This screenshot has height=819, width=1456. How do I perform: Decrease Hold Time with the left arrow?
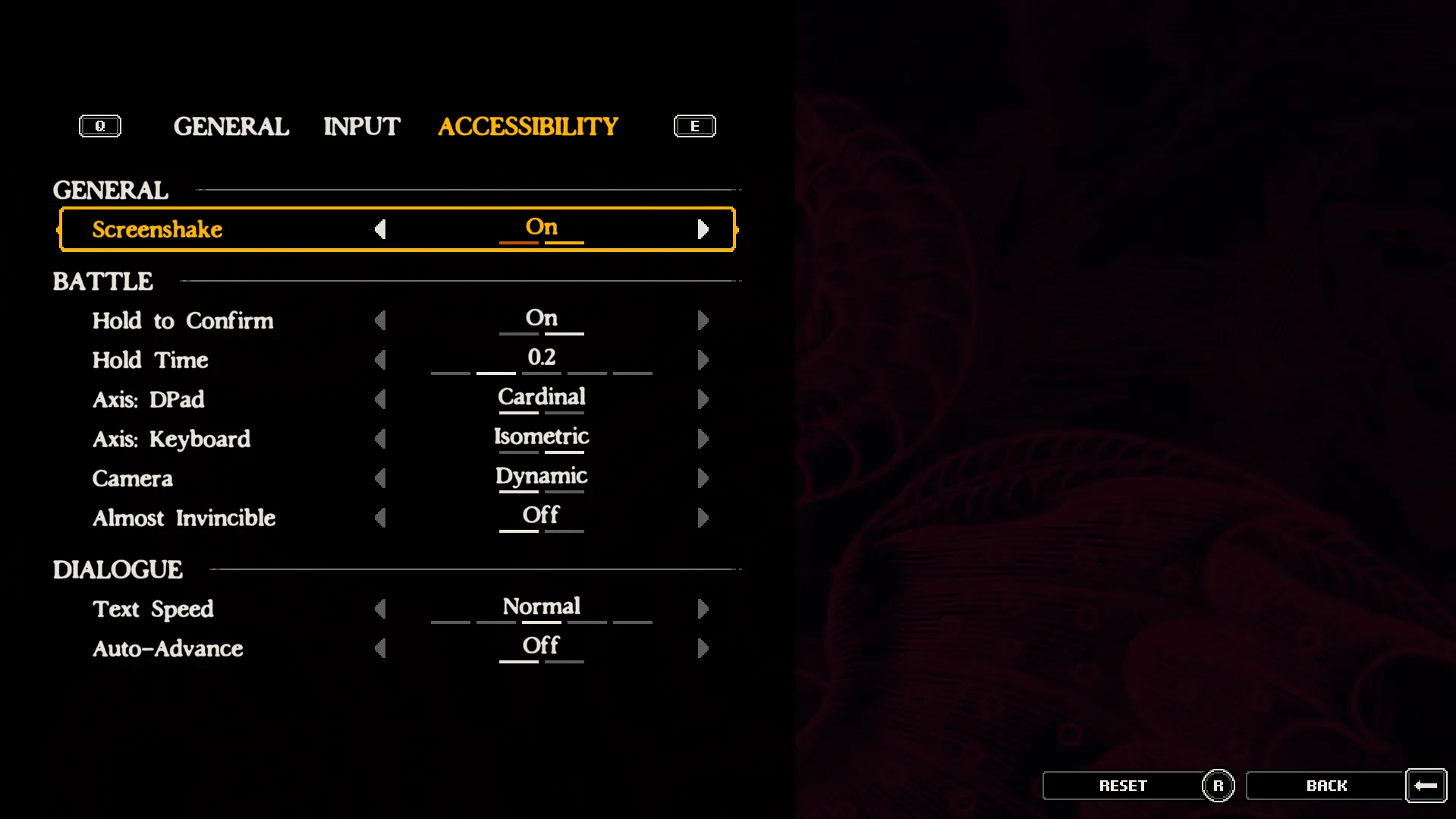tap(380, 360)
